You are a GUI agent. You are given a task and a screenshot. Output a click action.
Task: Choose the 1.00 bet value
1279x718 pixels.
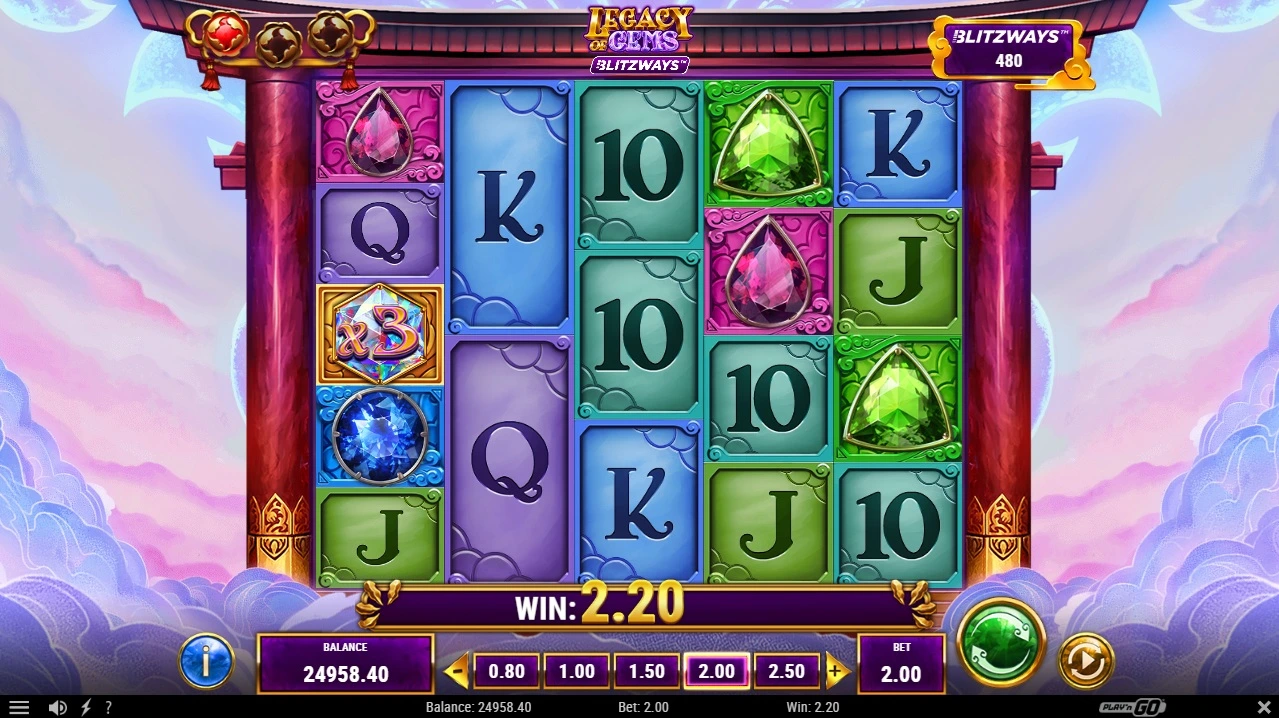[x=576, y=671]
